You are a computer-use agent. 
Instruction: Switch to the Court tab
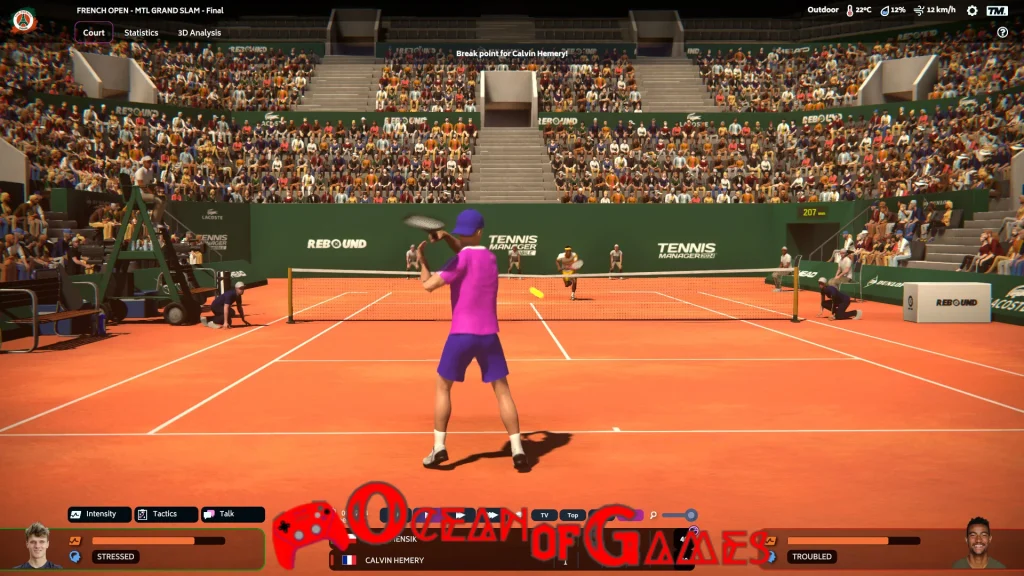[93, 32]
